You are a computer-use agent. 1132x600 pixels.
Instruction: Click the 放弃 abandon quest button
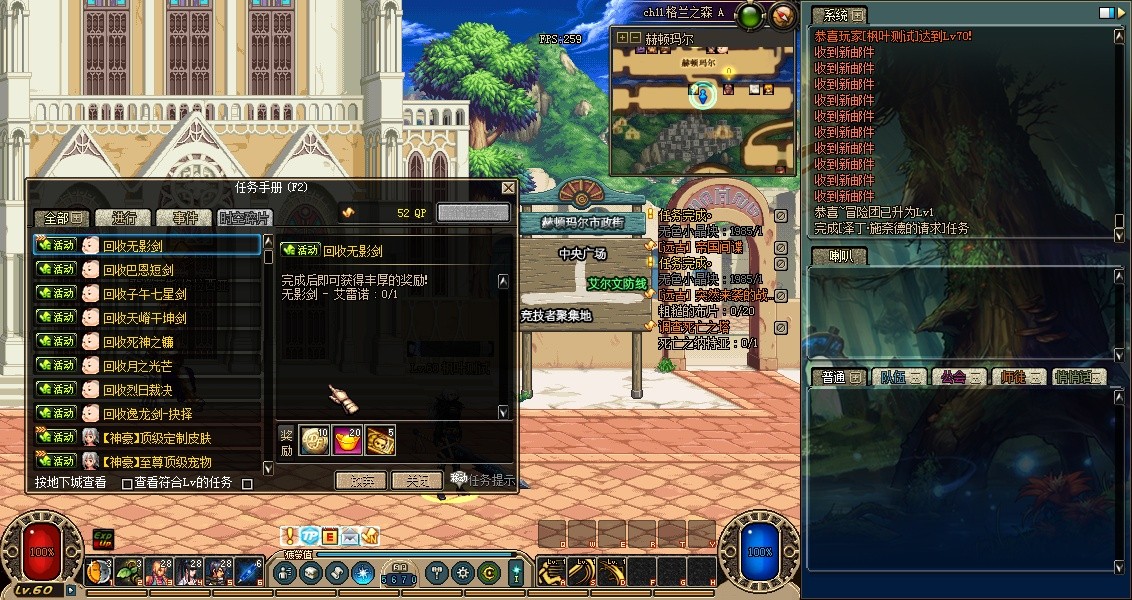pos(361,481)
